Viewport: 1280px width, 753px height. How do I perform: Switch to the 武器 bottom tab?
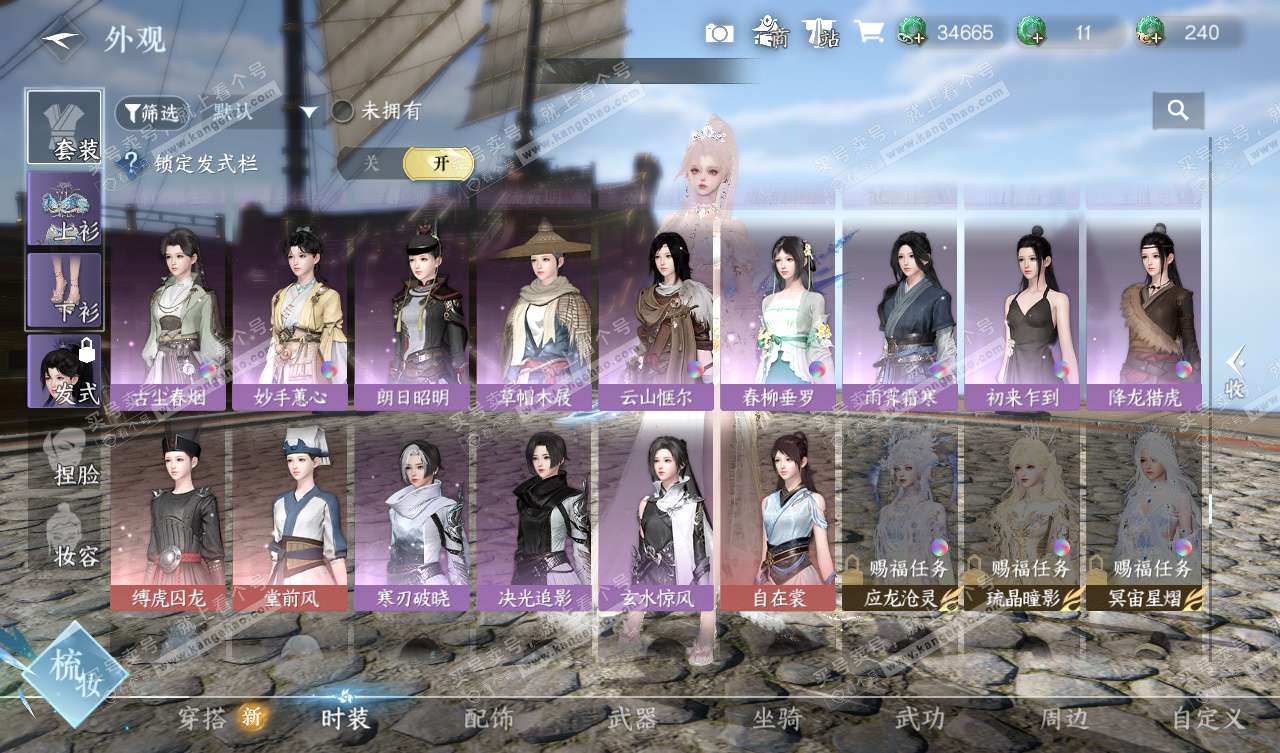633,718
